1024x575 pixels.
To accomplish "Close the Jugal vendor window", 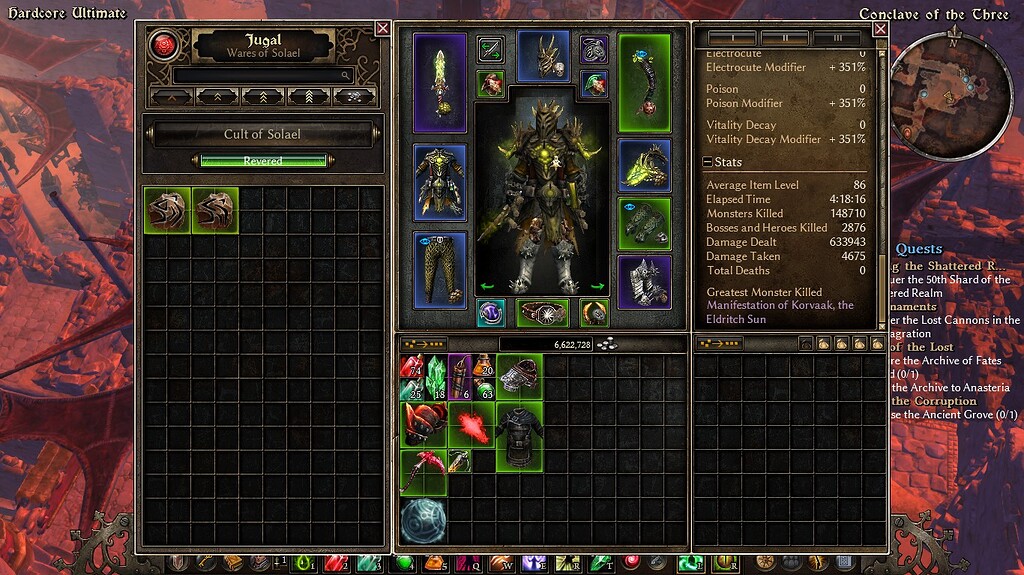I will tap(382, 28).
